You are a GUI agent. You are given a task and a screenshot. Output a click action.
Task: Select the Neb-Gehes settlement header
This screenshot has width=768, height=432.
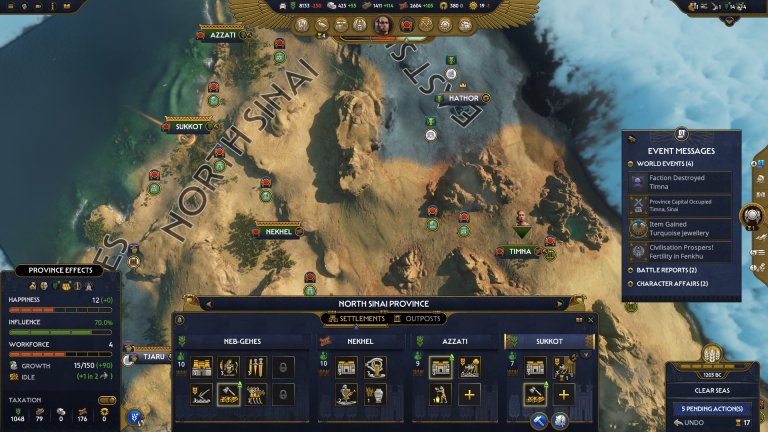click(x=234, y=341)
